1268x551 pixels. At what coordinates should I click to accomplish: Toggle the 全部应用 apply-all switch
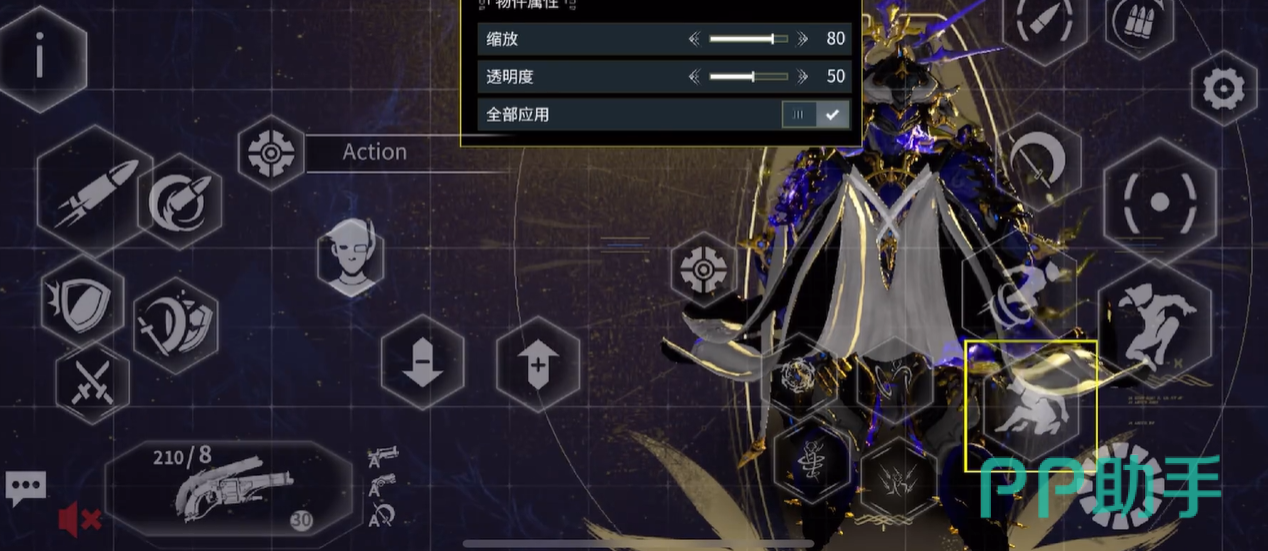coord(815,114)
